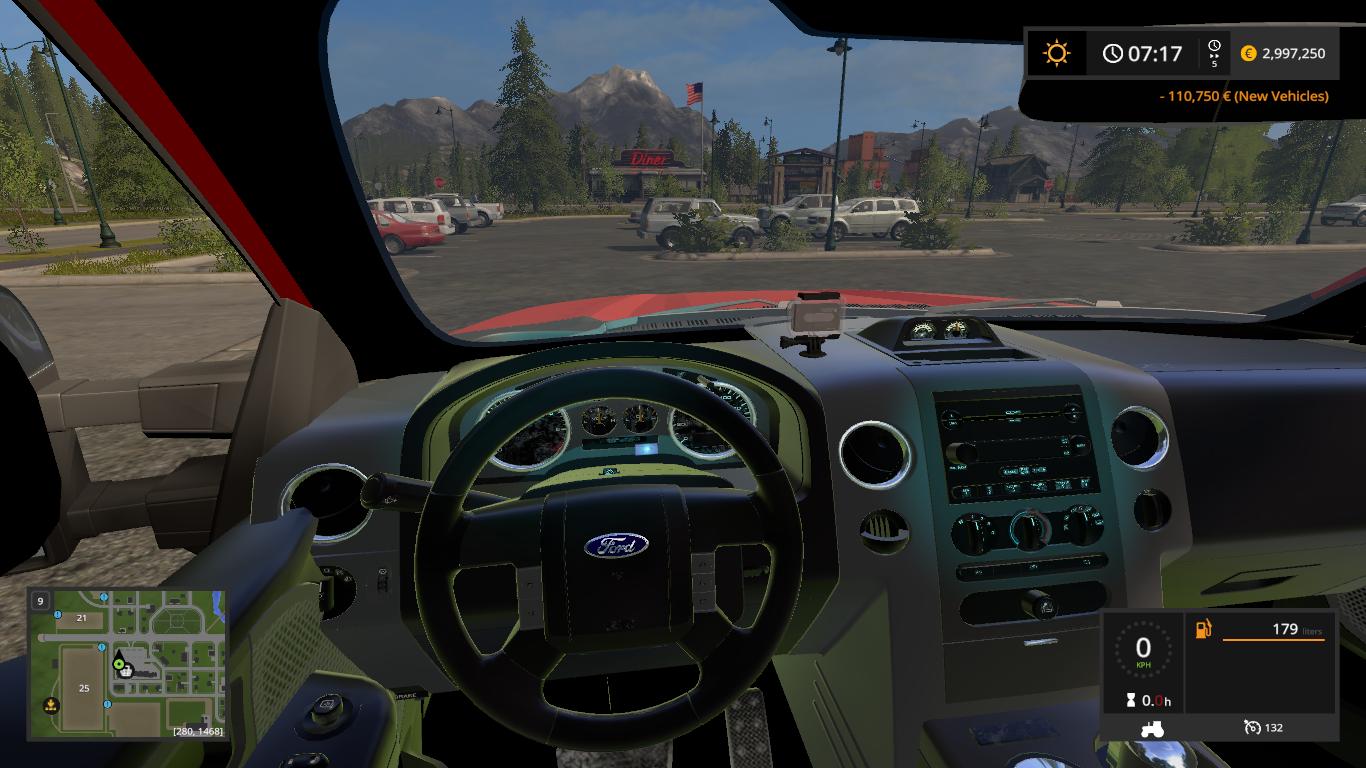
Task: Click the orange fuel pump icon
Action: pos(1203,630)
